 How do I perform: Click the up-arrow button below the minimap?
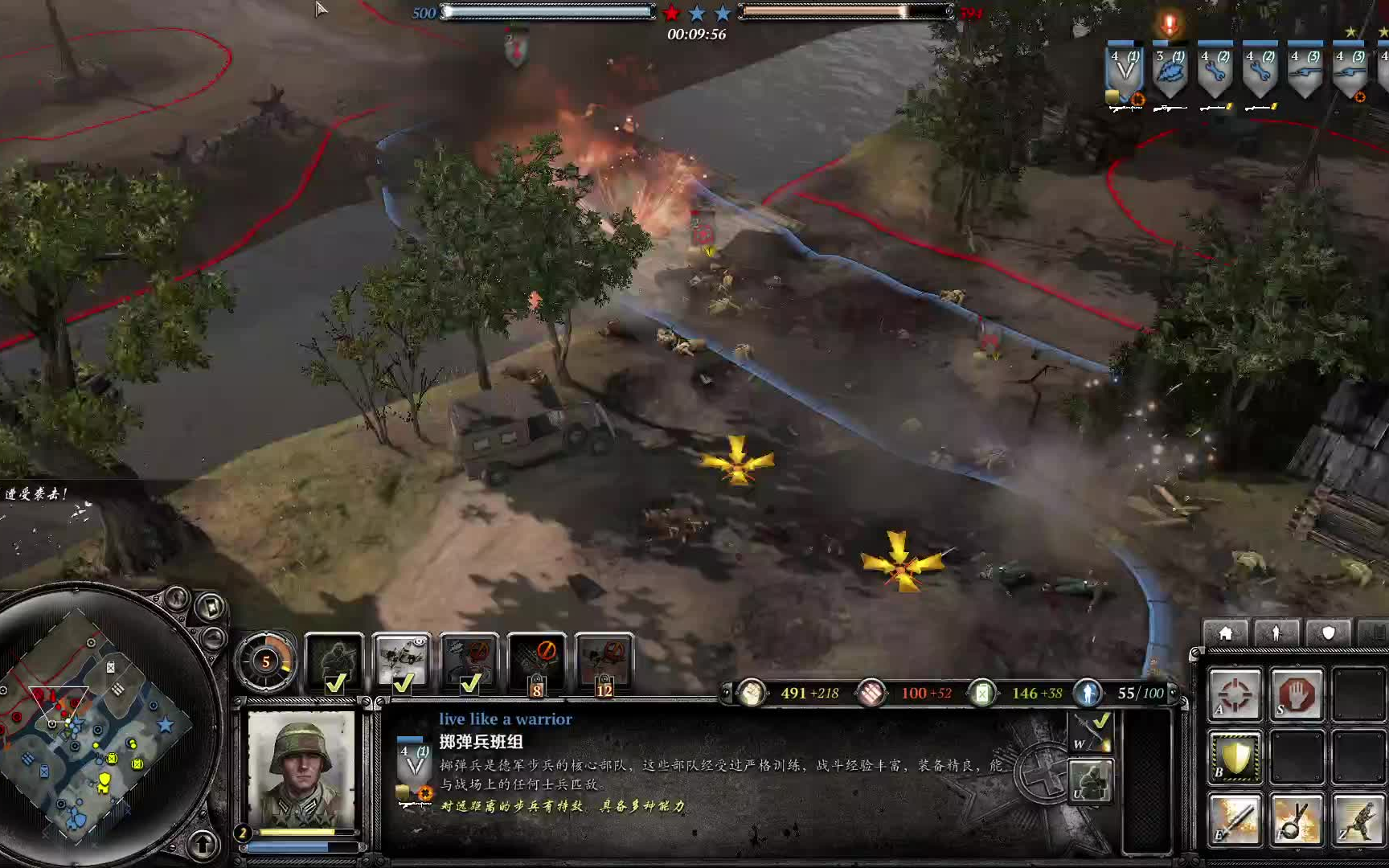click(x=202, y=844)
